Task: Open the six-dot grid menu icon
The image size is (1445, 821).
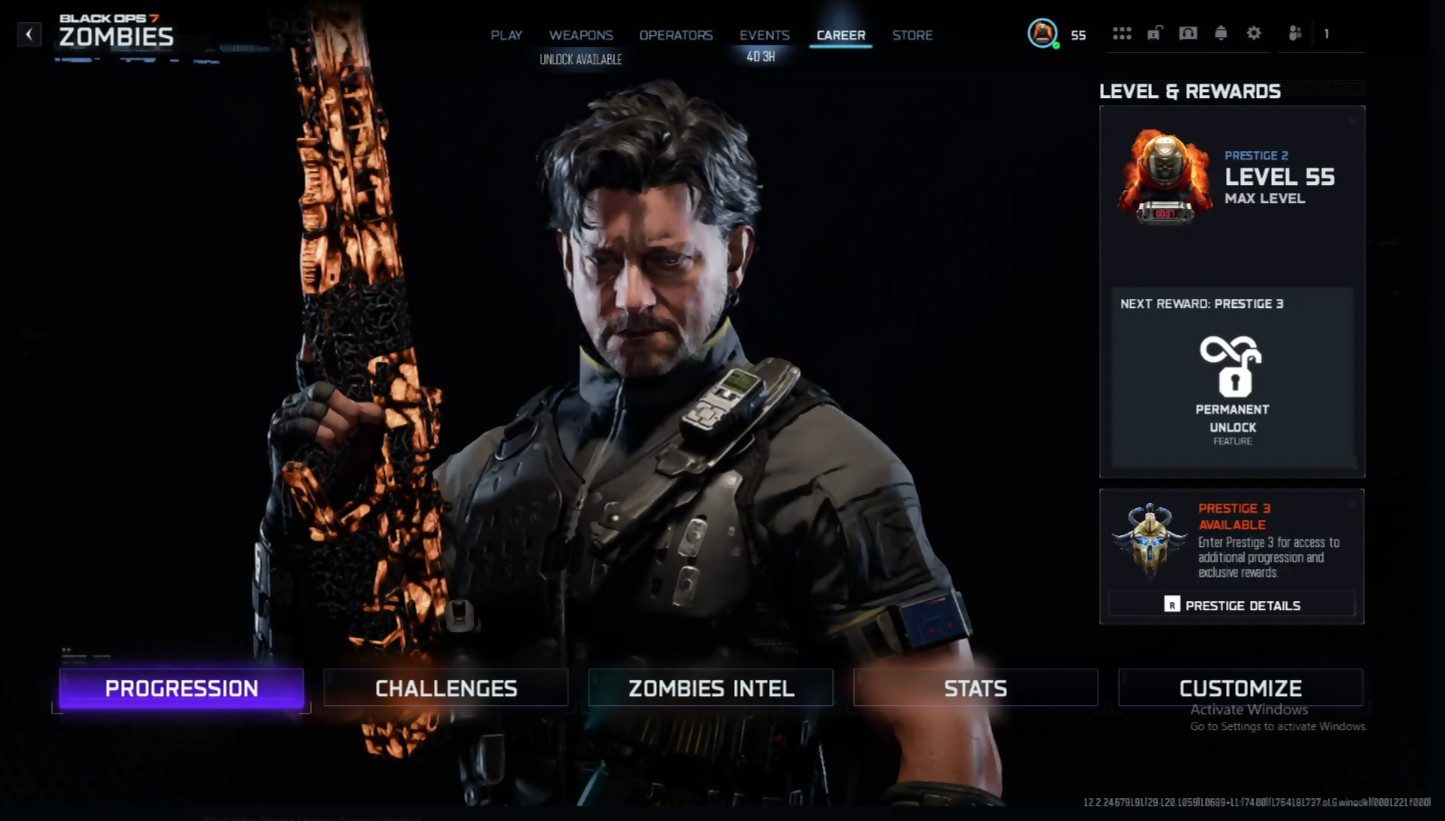Action: 1122,34
